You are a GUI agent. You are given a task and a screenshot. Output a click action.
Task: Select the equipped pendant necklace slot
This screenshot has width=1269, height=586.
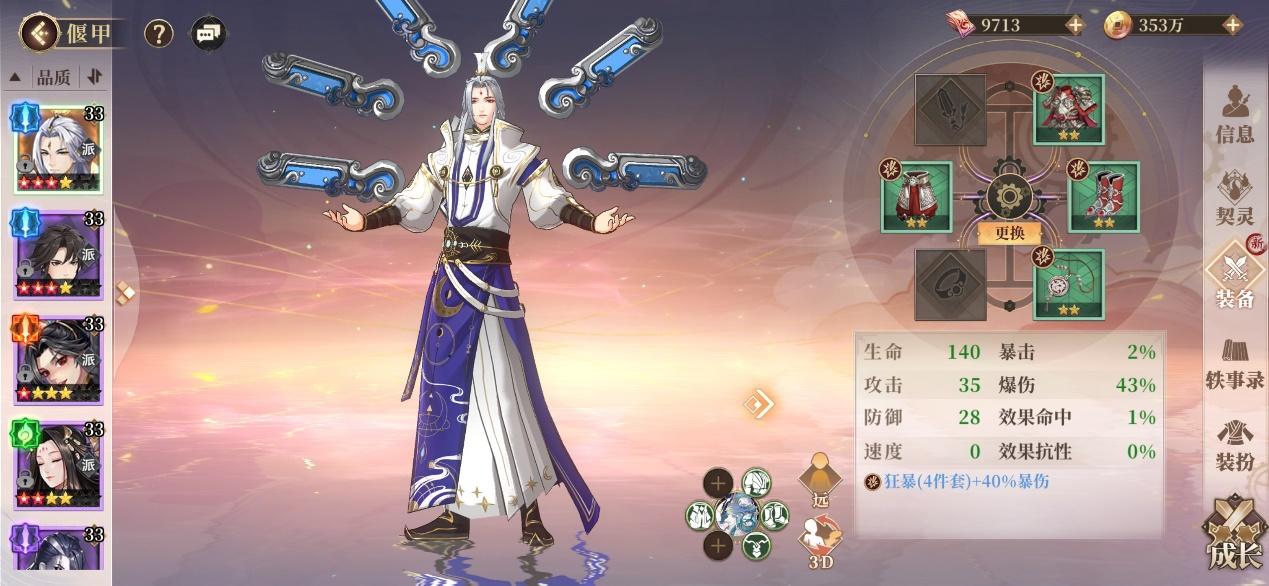[x=1068, y=284]
